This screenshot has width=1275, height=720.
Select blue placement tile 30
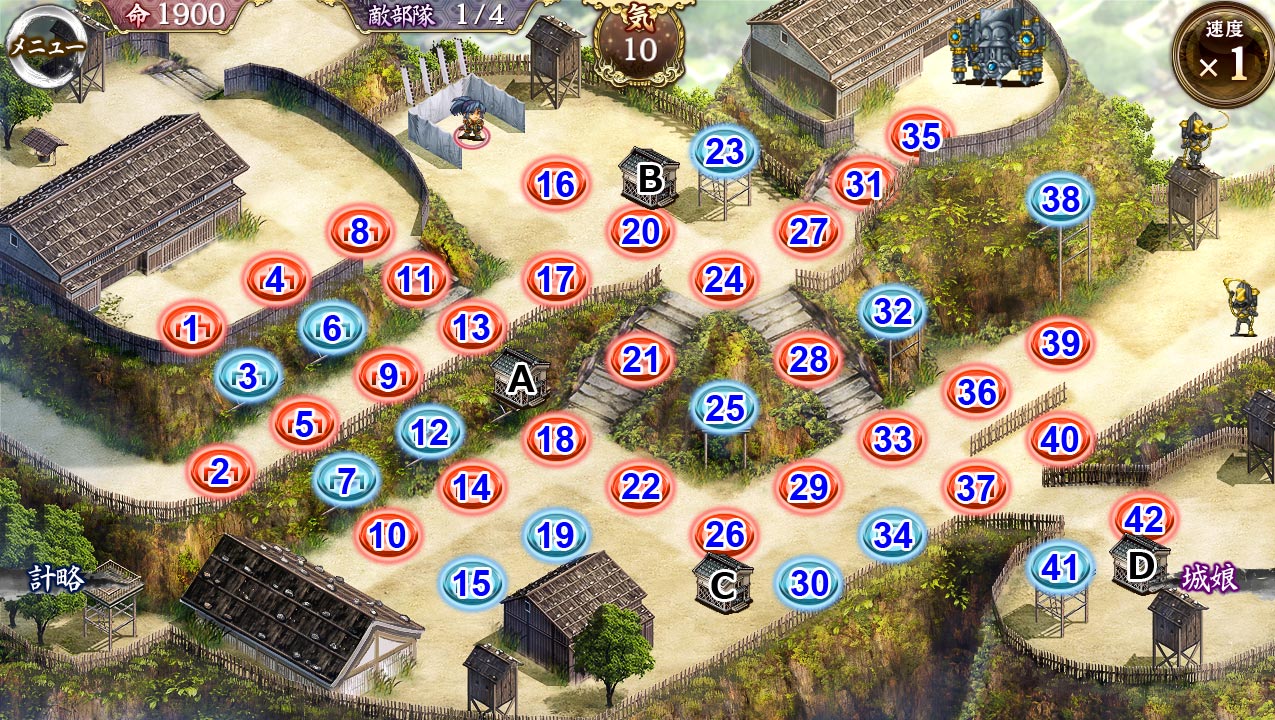[809, 583]
